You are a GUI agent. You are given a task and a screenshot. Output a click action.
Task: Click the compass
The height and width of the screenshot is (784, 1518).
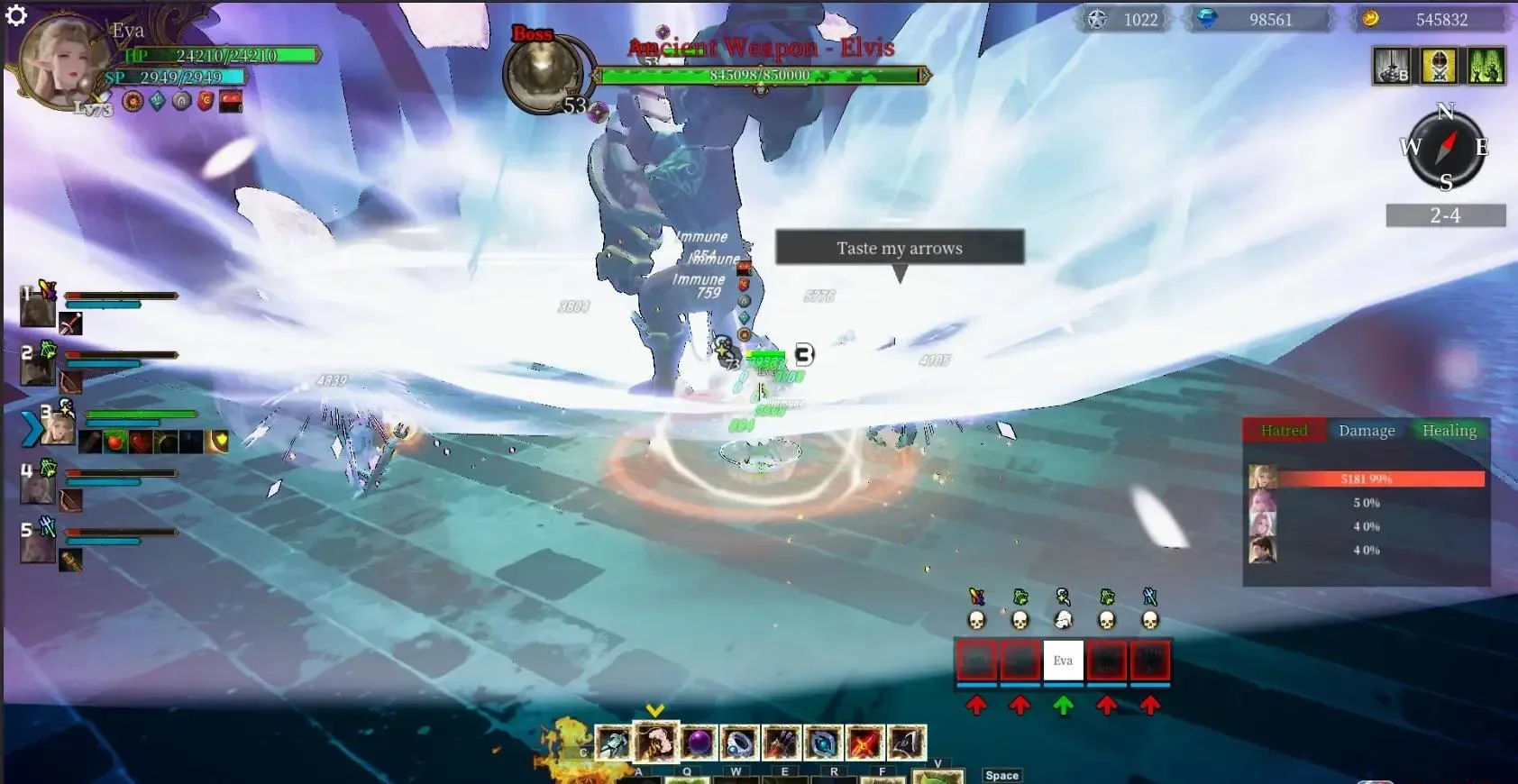click(1445, 148)
